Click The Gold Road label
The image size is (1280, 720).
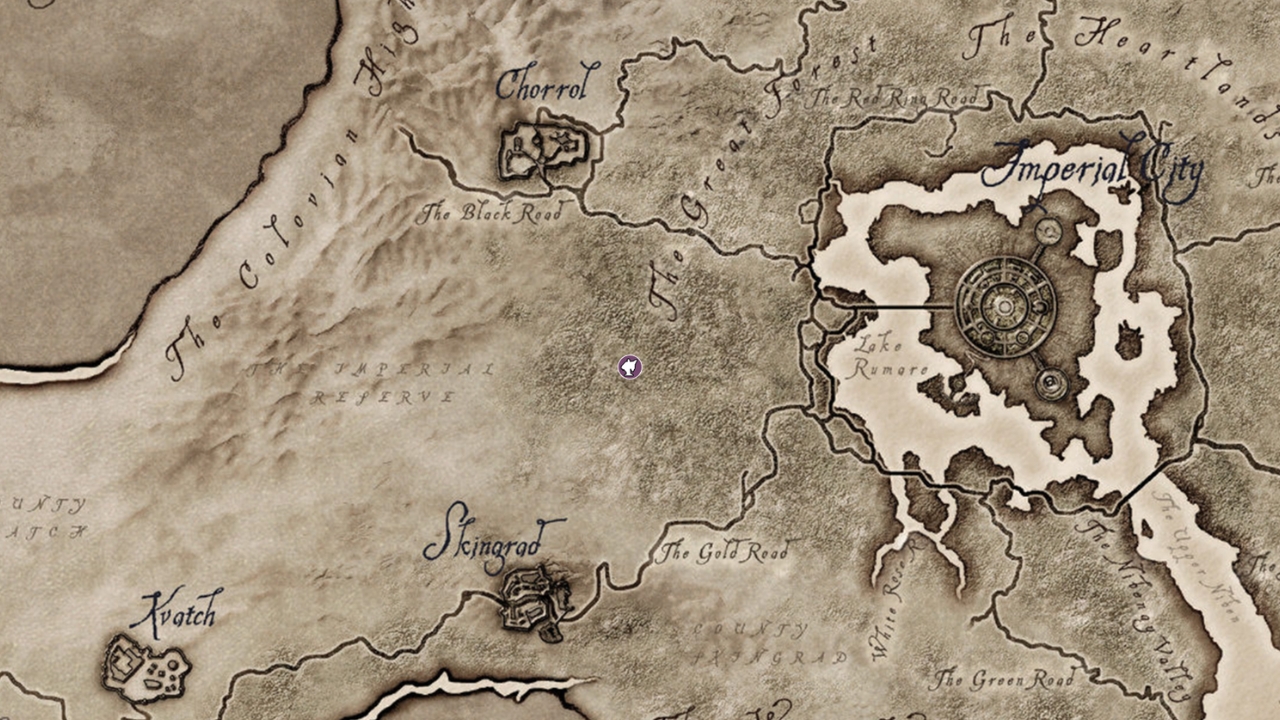pos(727,550)
